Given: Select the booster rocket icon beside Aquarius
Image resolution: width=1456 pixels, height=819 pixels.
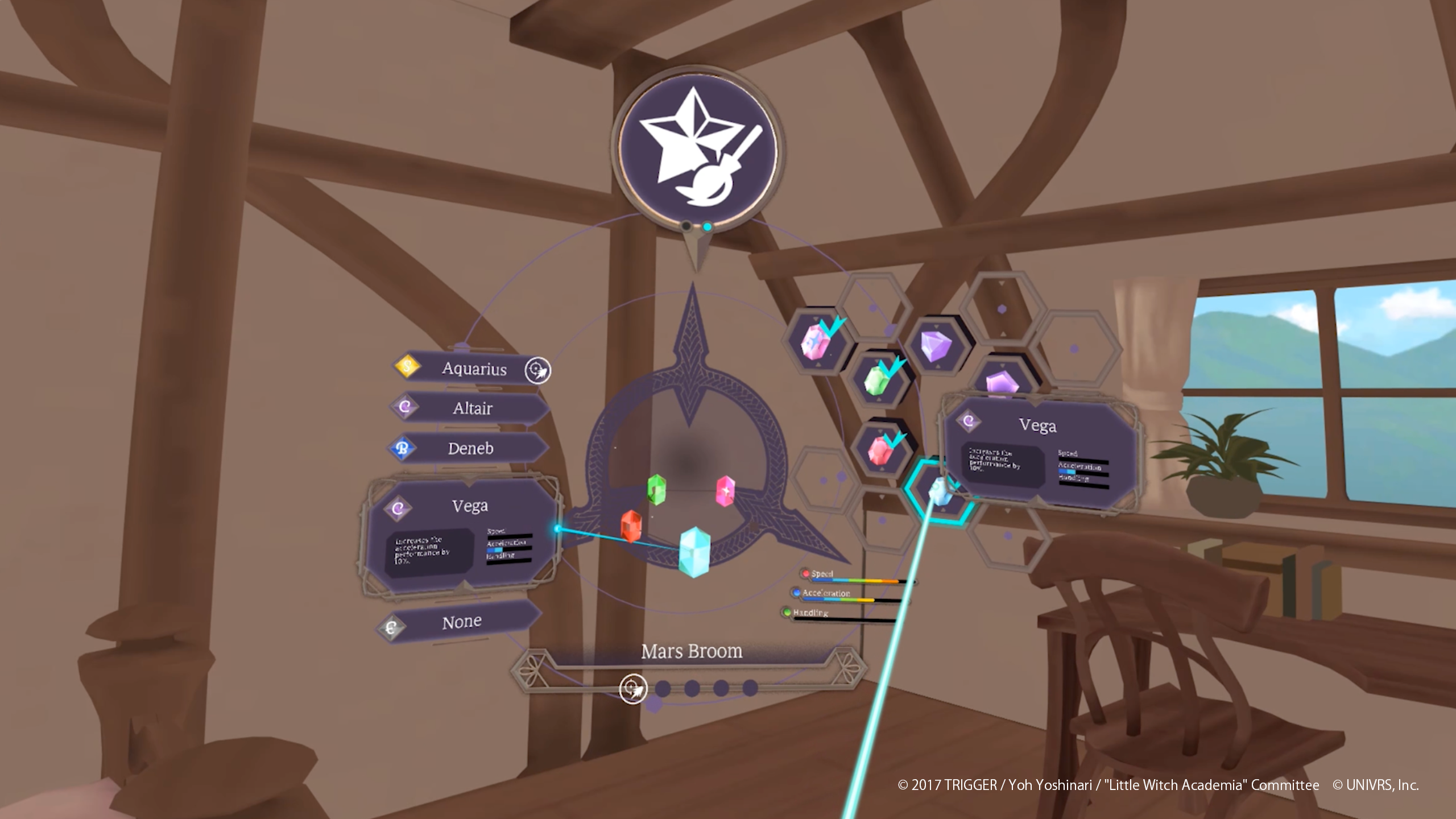Looking at the screenshot, I should click(x=538, y=369).
